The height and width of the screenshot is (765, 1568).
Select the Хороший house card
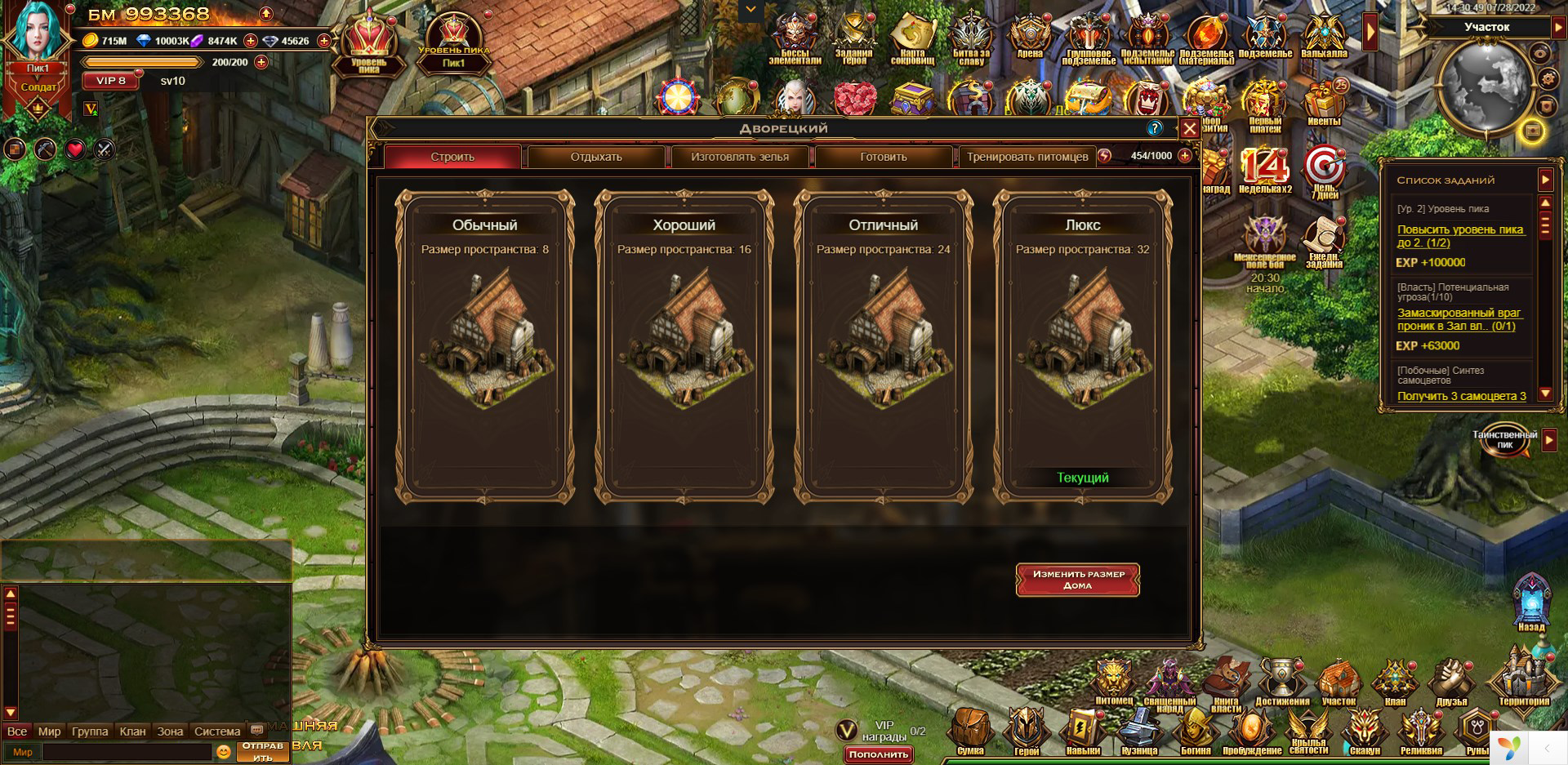pos(684,345)
